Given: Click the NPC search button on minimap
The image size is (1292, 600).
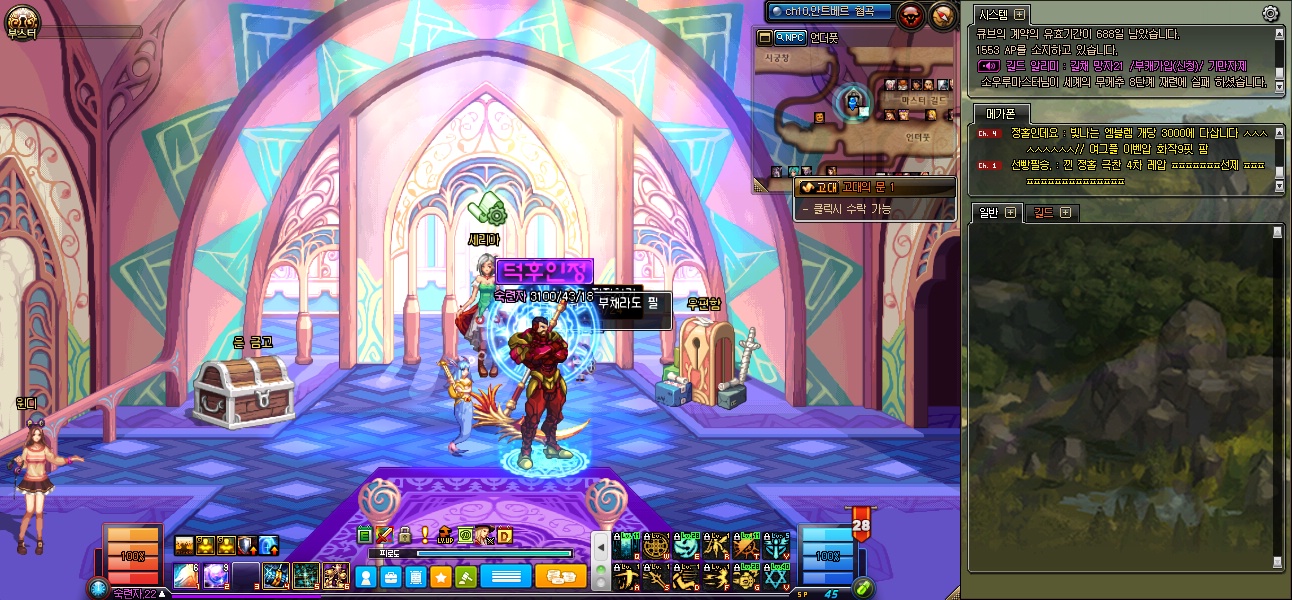Looking at the screenshot, I should [790, 38].
